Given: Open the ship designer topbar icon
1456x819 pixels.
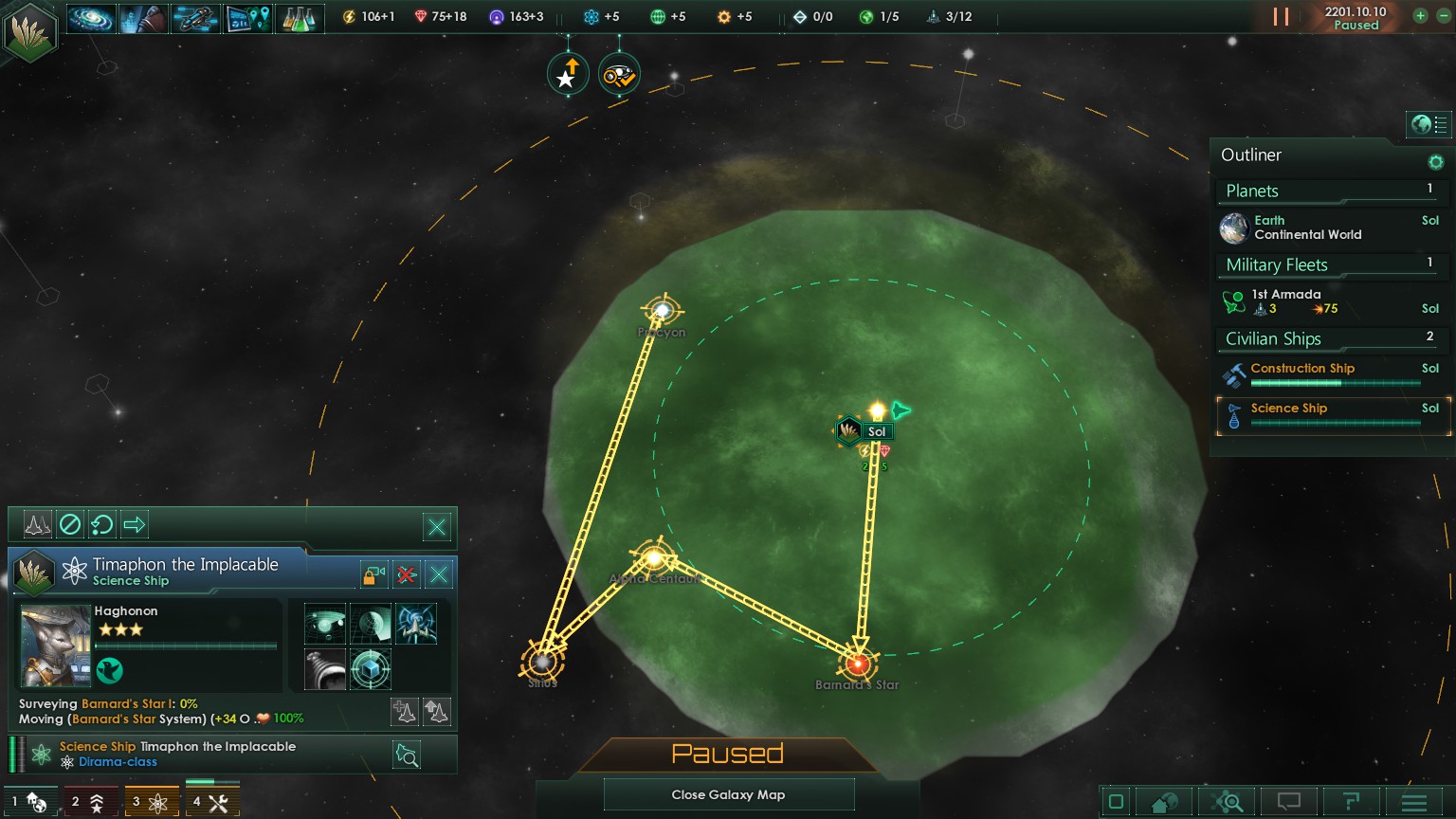Looking at the screenshot, I should [195, 18].
